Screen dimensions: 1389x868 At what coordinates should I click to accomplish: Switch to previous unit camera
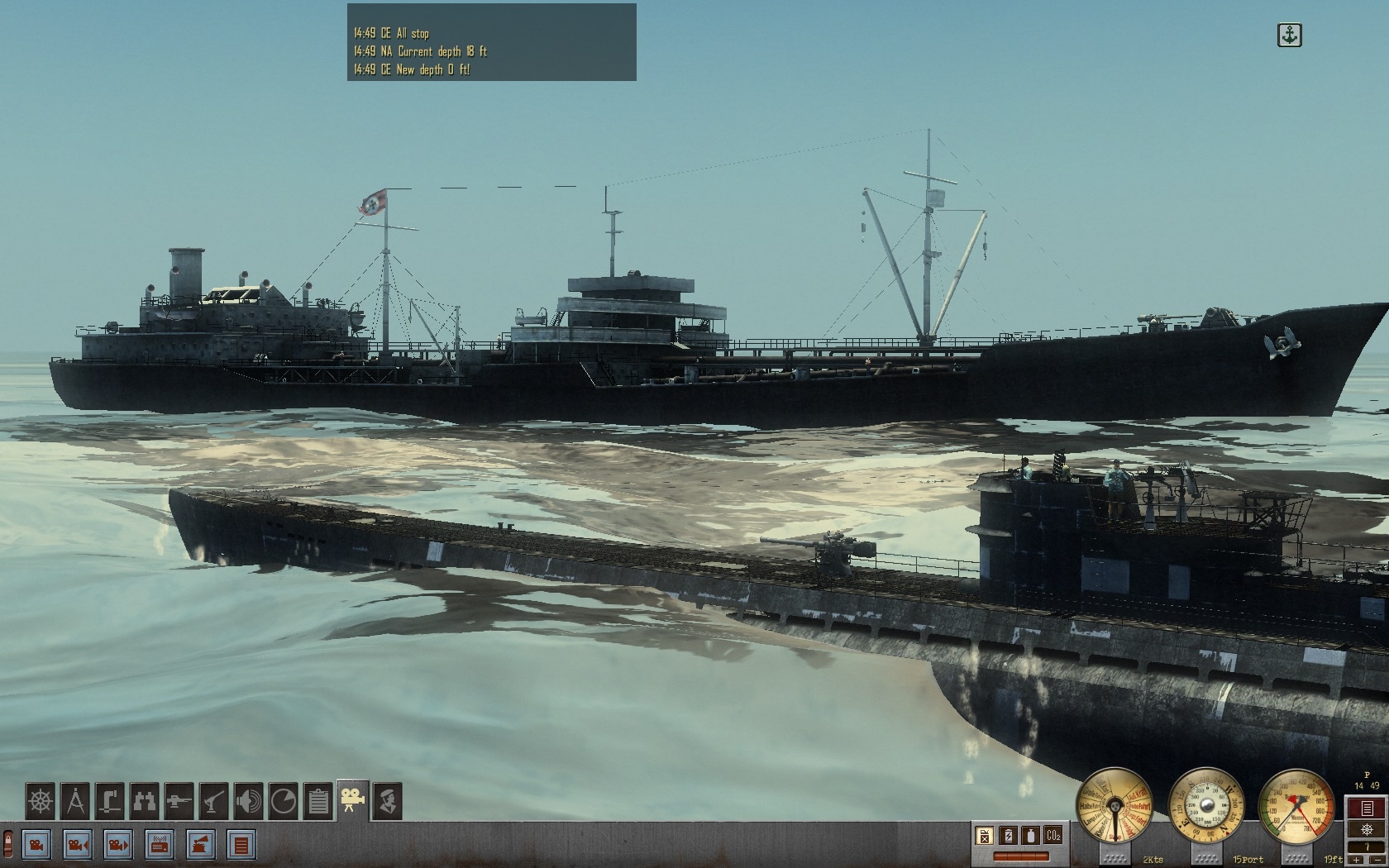pyautogui.click(x=78, y=845)
